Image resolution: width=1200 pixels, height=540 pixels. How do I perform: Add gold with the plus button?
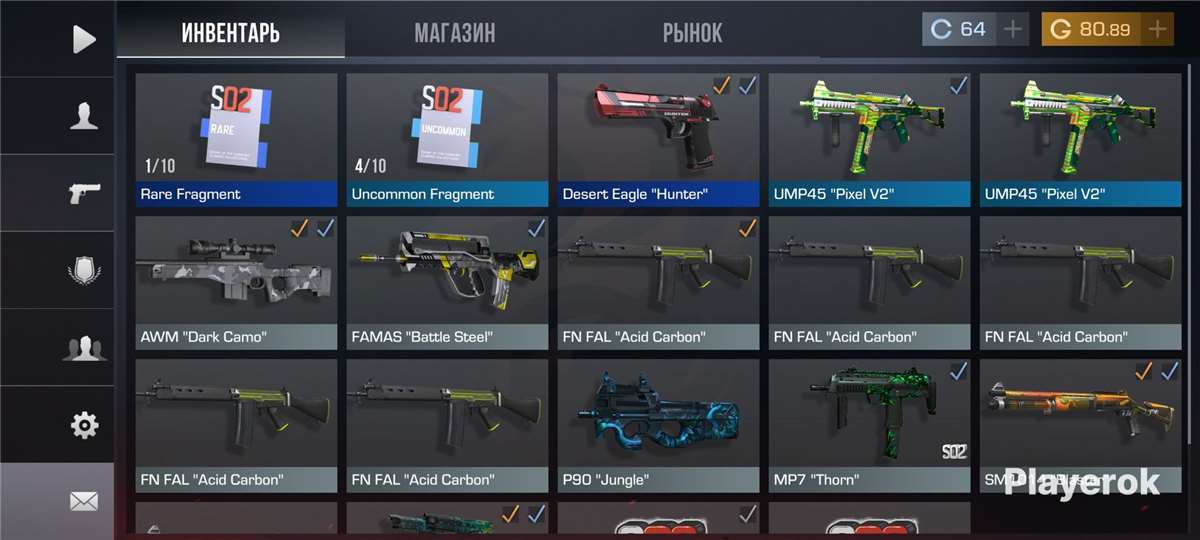pyautogui.click(x=1157, y=30)
